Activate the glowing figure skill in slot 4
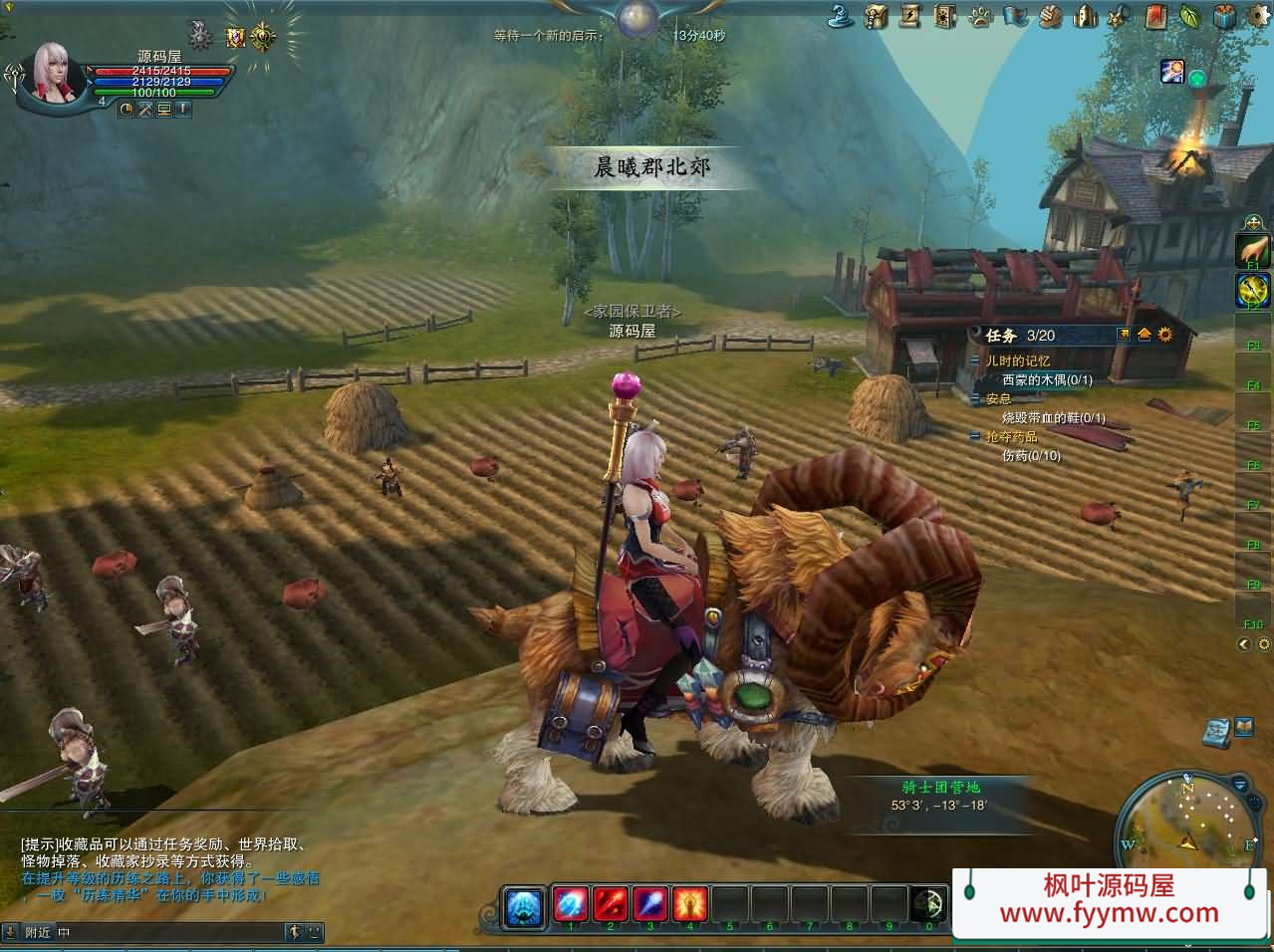The width and height of the screenshot is (1274, 952). pyautogui.click(x=689, y=904)
